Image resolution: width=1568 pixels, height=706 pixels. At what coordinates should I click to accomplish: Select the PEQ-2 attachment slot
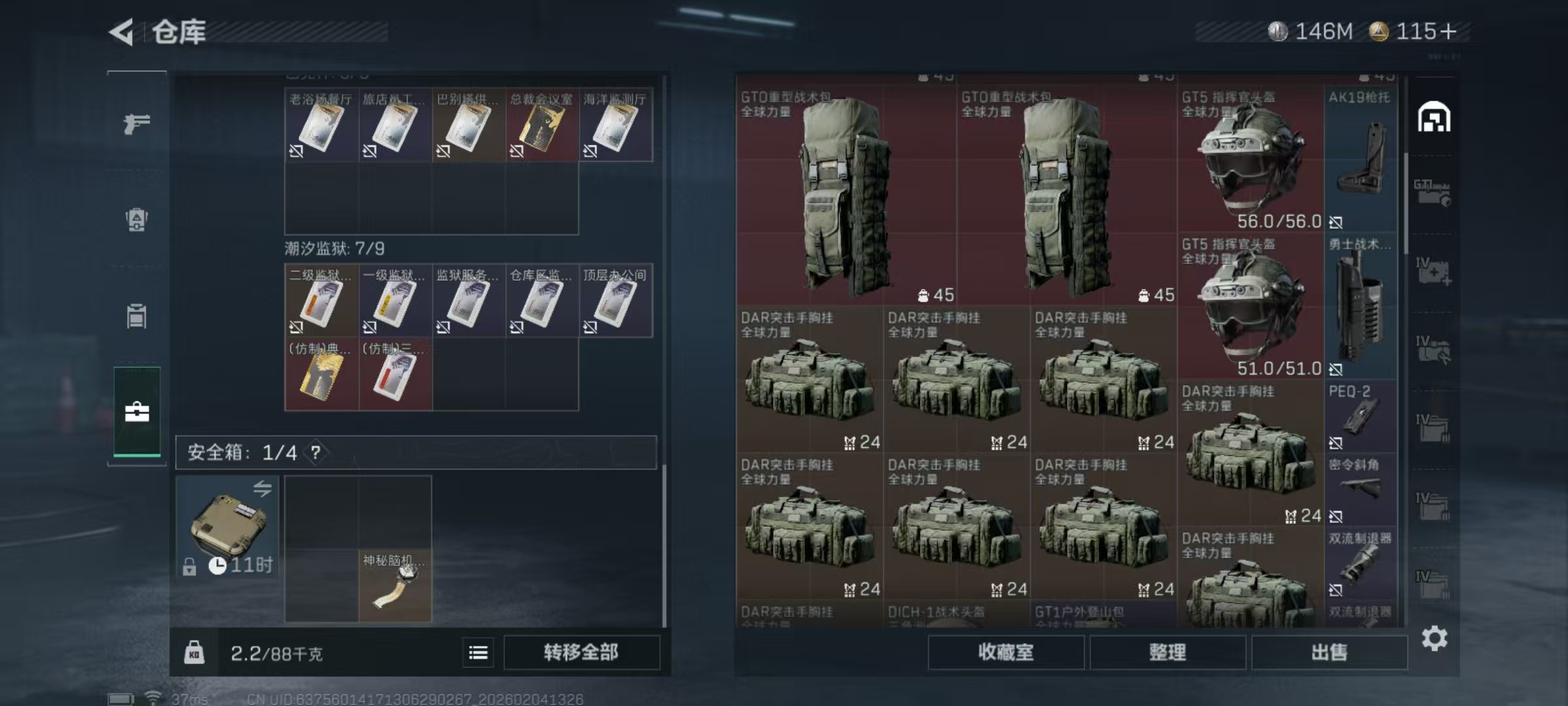pyautogui.click(x=1360, y=416)
